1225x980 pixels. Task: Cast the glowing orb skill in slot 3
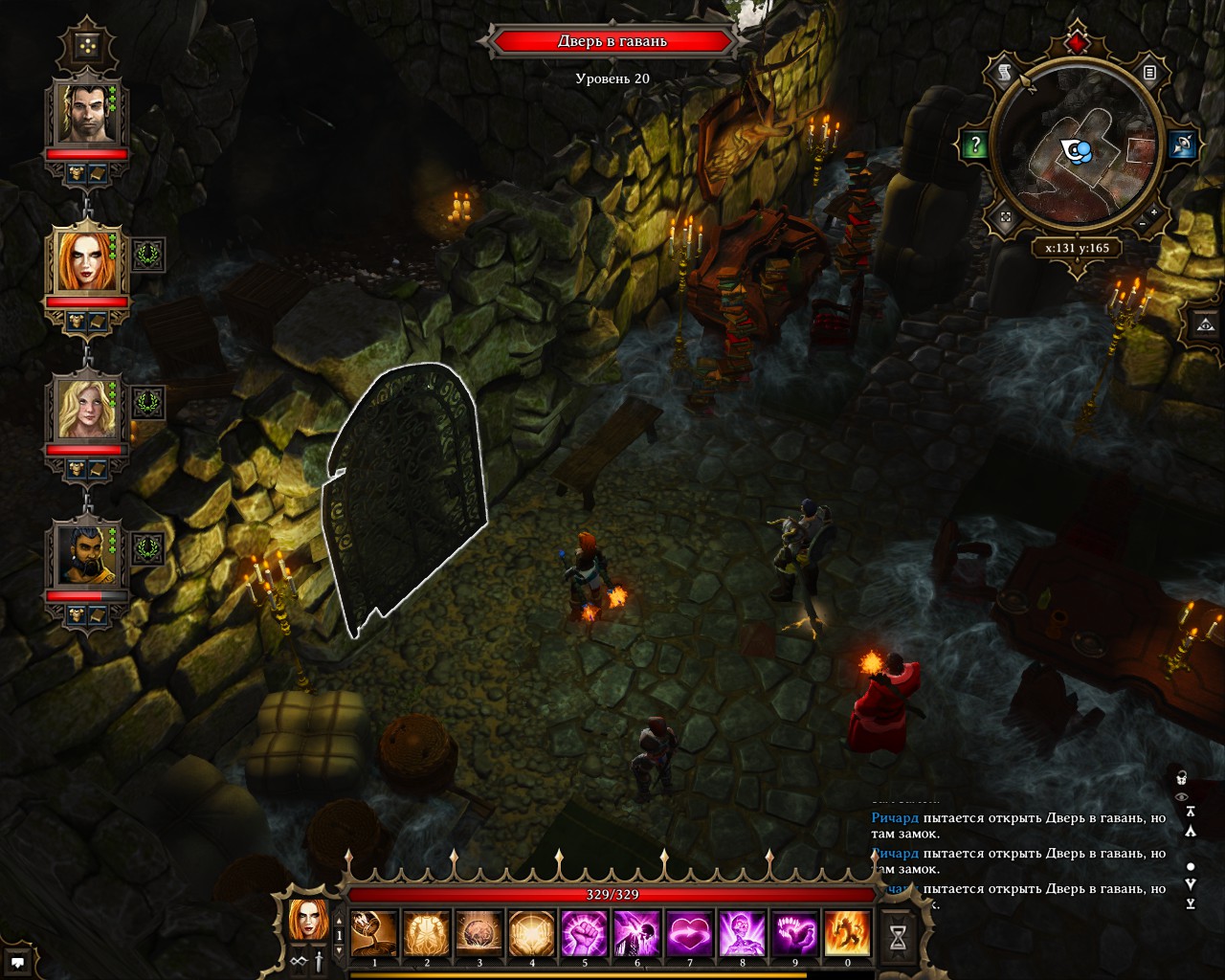click(x=479, y=933)
